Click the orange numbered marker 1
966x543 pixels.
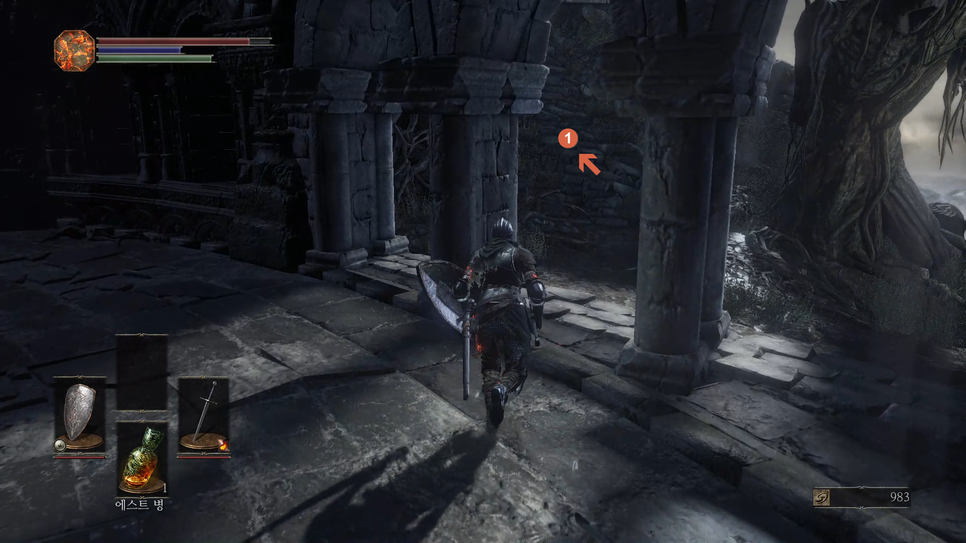click(x=567, y=139)
